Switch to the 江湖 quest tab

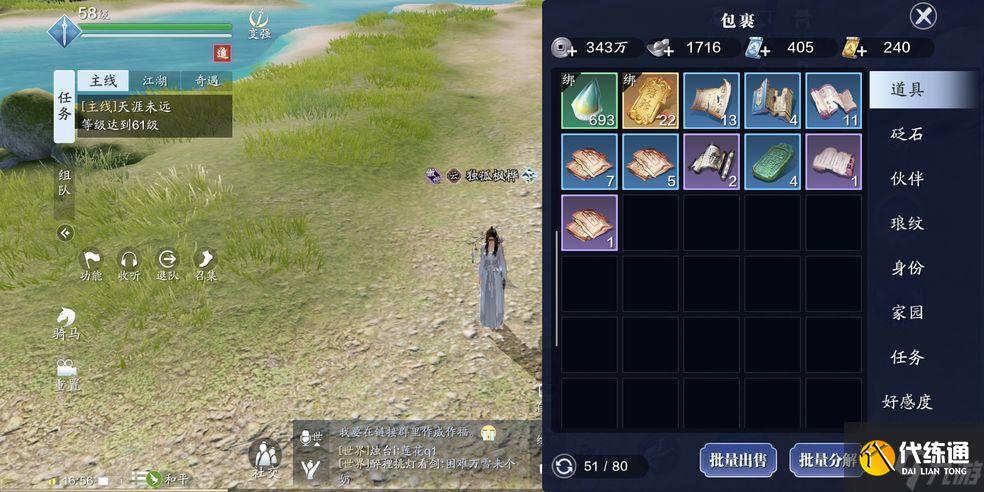coord(154,80)
